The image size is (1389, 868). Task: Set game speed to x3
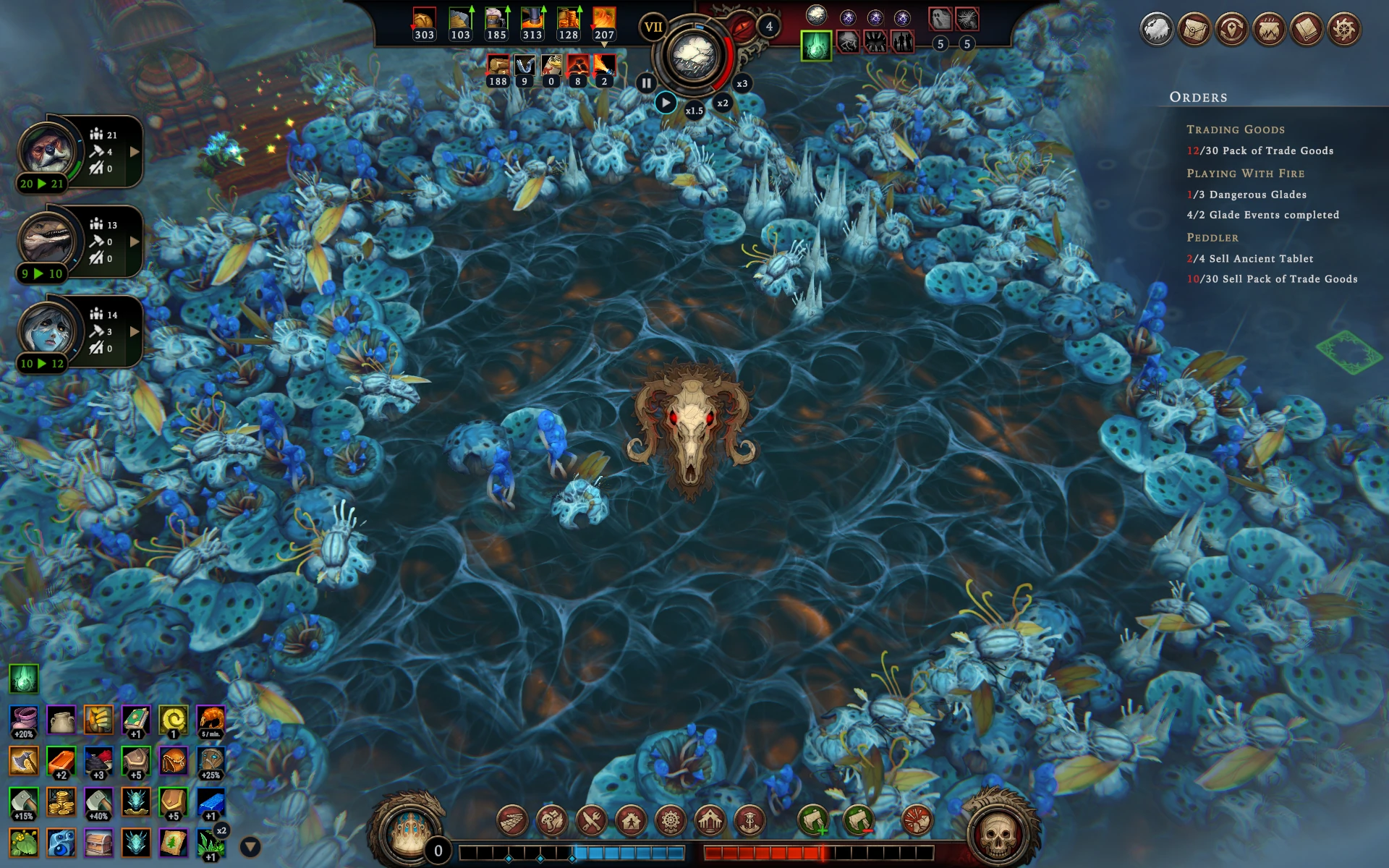tap(742, 83)
